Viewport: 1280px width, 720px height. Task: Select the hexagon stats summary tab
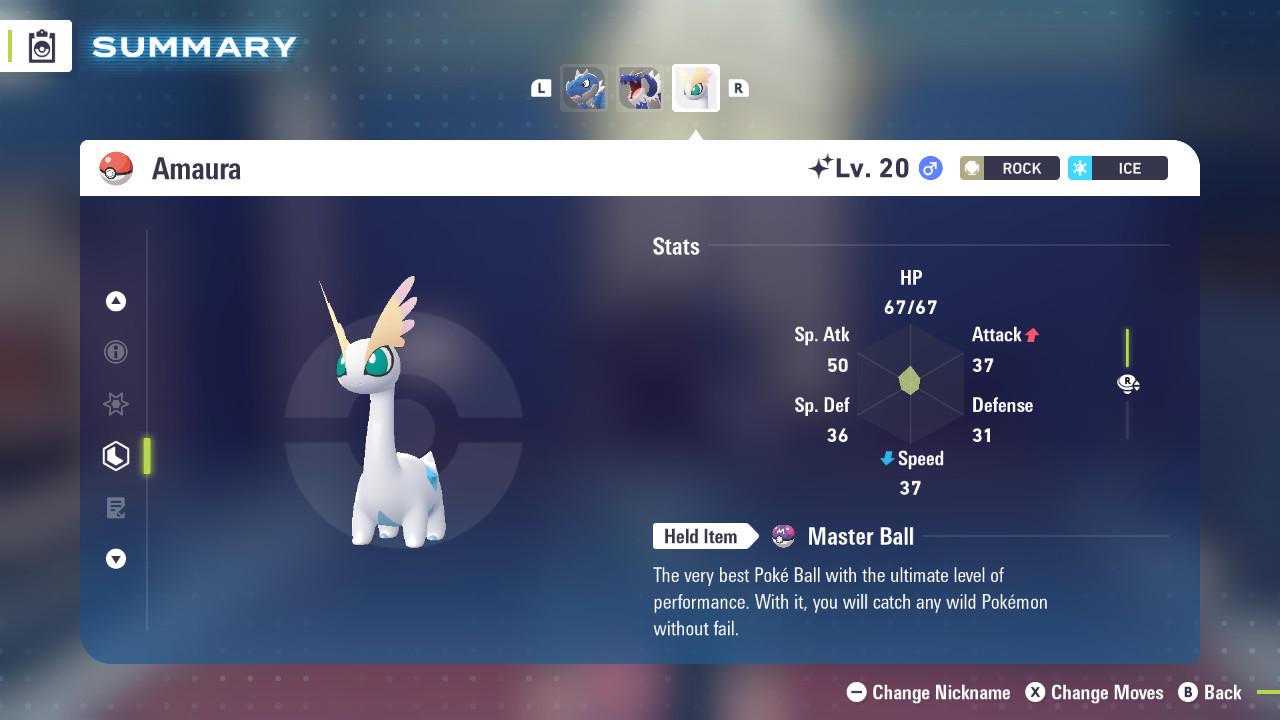(116, 456)
